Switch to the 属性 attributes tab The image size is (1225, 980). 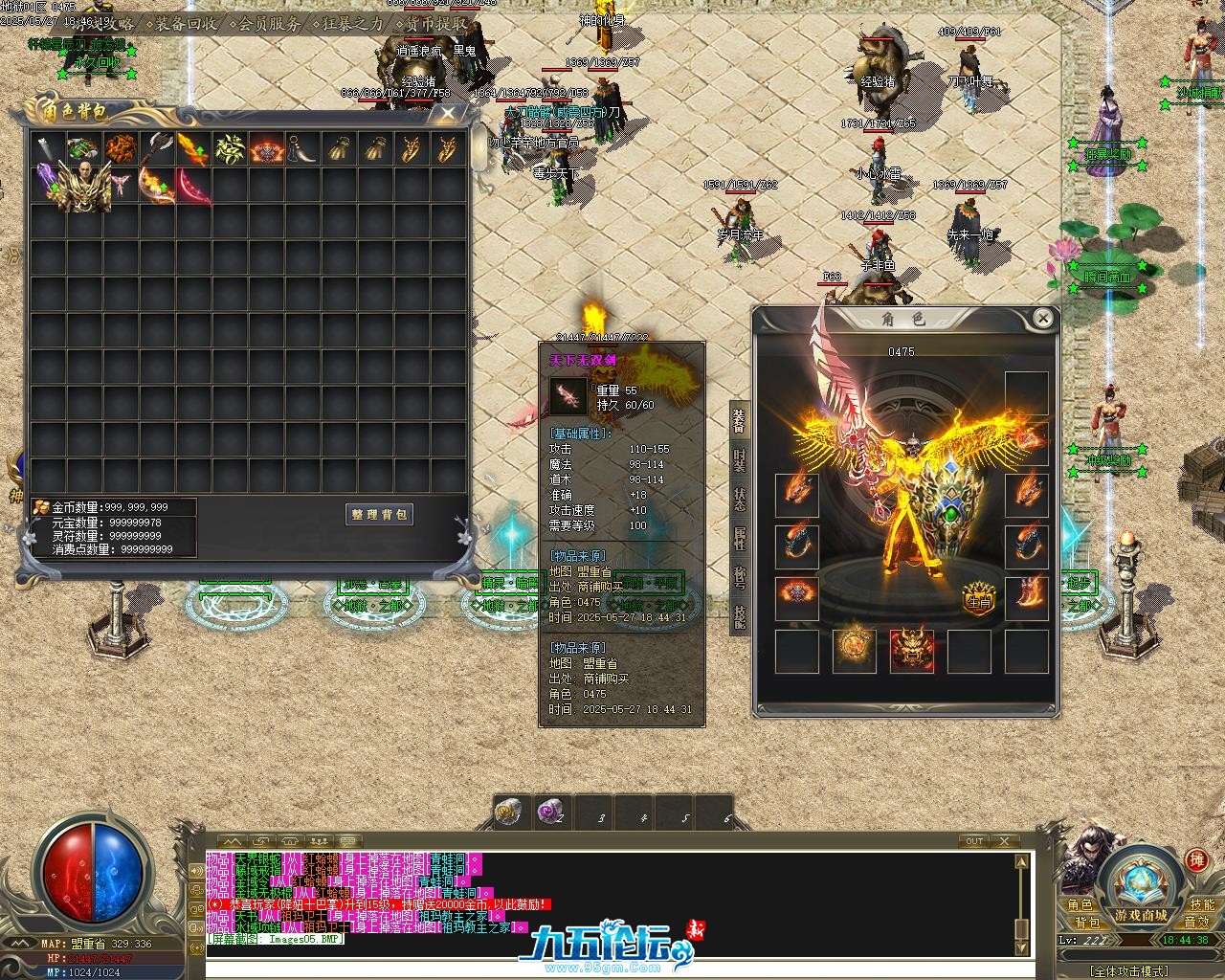(x=740, y=539)
